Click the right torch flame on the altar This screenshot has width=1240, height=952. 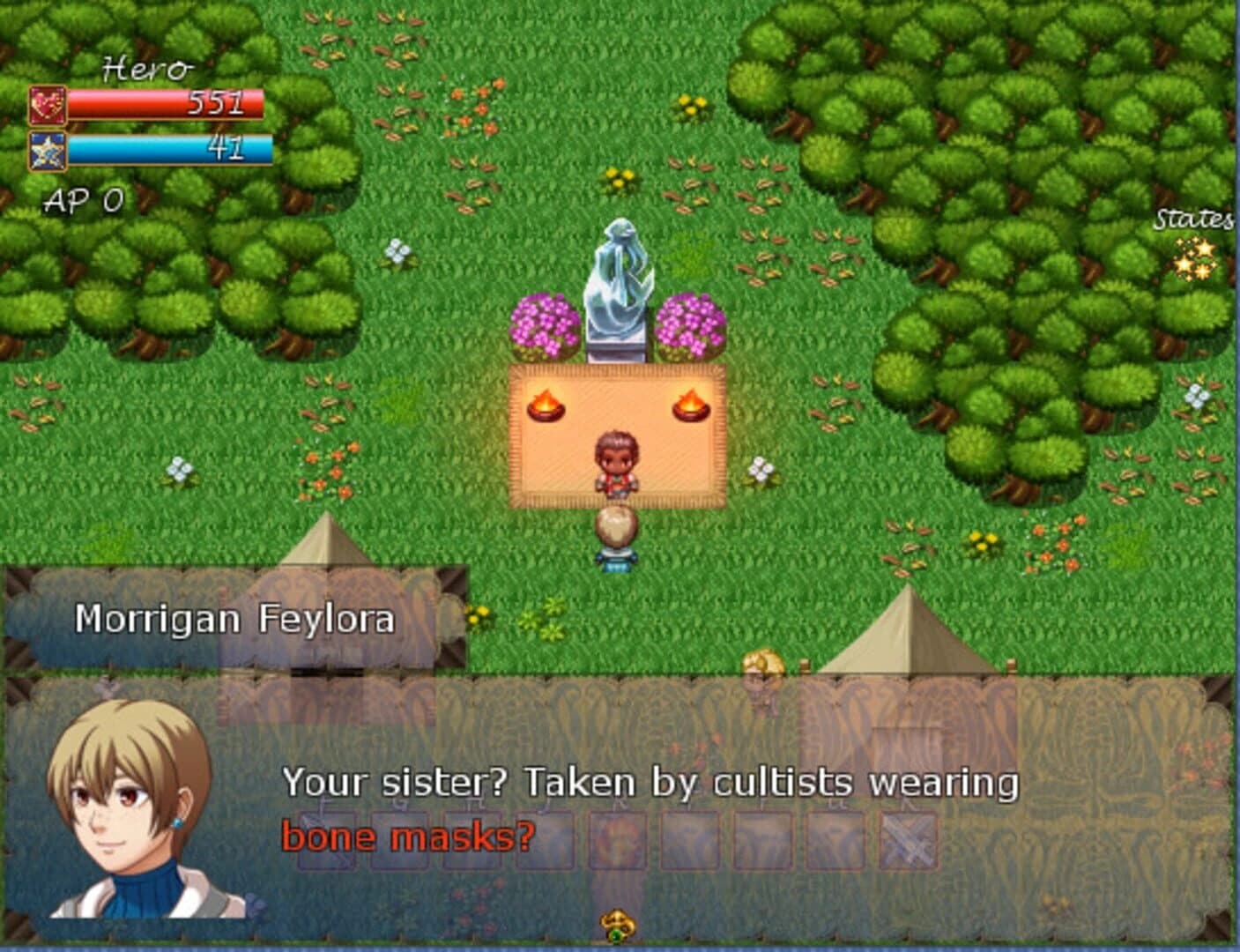pyautogui.click(x=692, y=405)
